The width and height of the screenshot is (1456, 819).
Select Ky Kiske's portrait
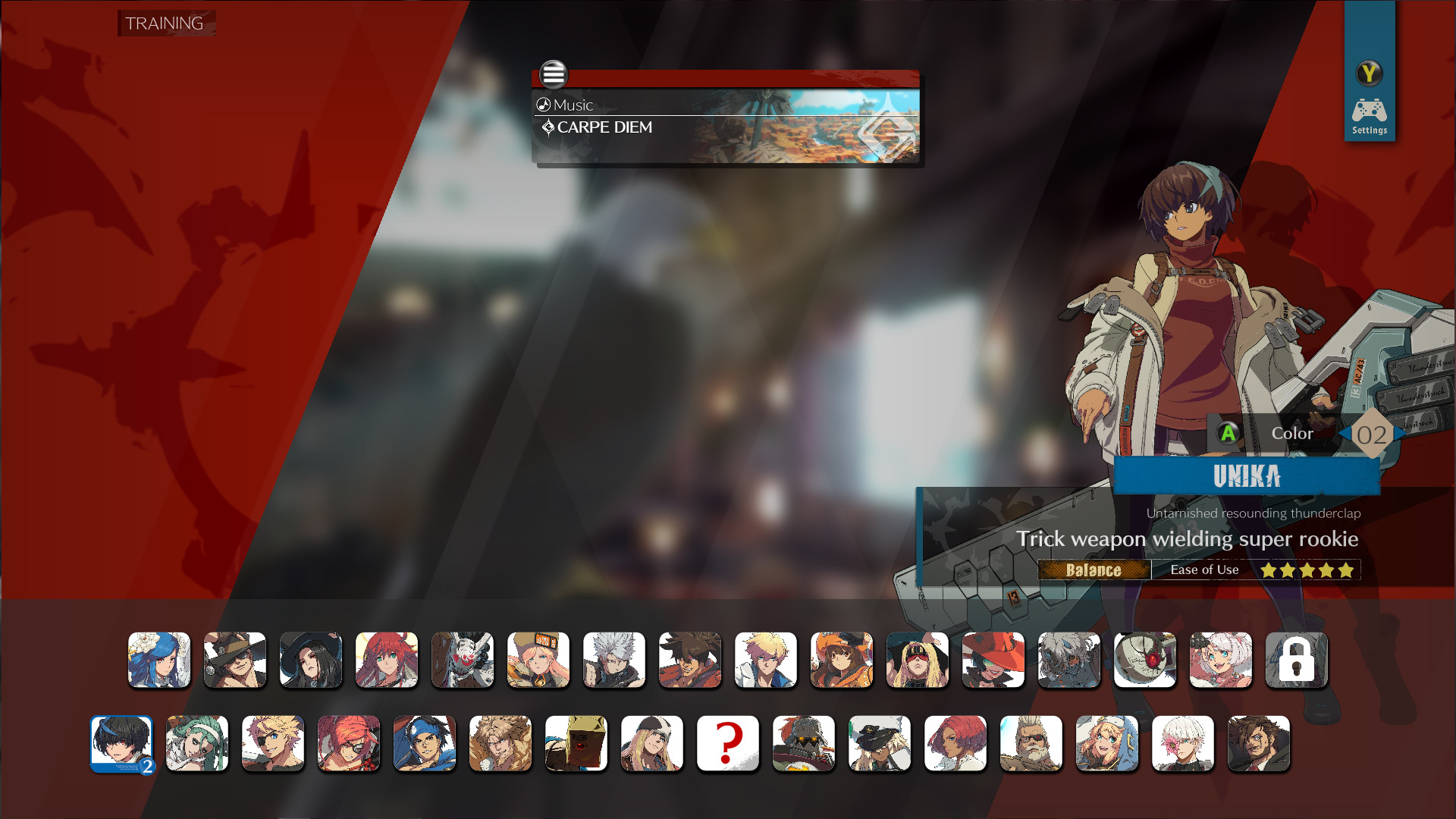tap(765, 661)
